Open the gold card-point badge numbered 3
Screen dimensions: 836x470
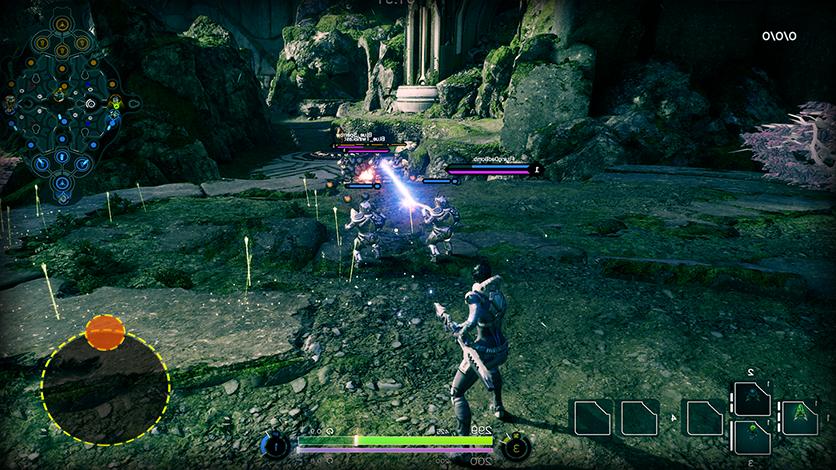pos(515,446)
